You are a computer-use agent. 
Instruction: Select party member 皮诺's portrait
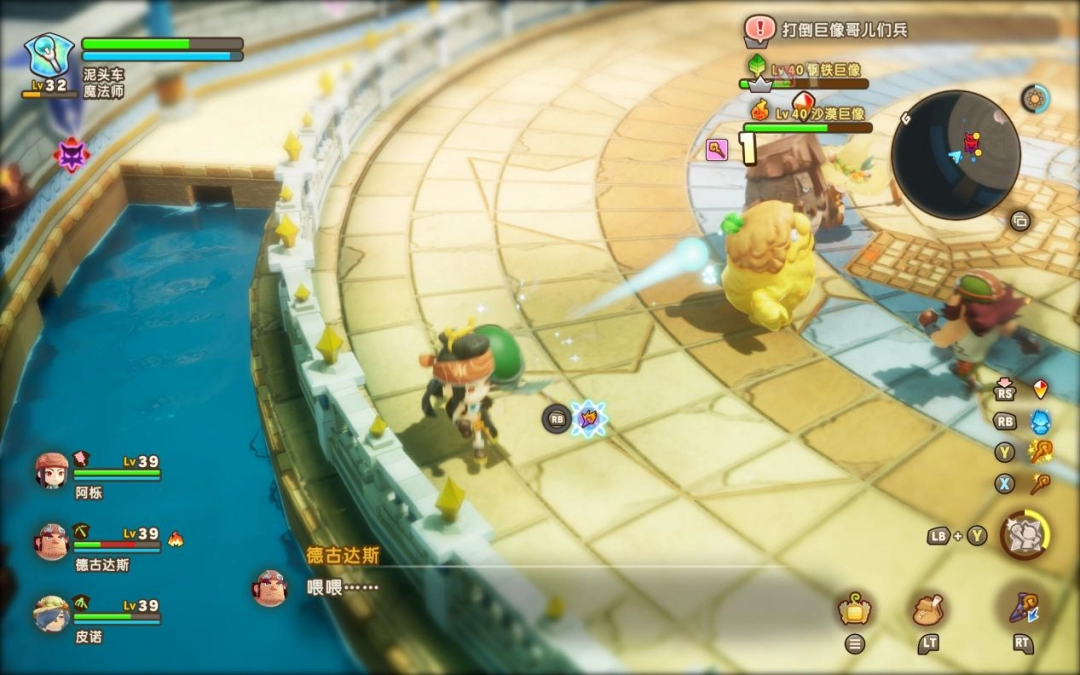pos(51,612)
